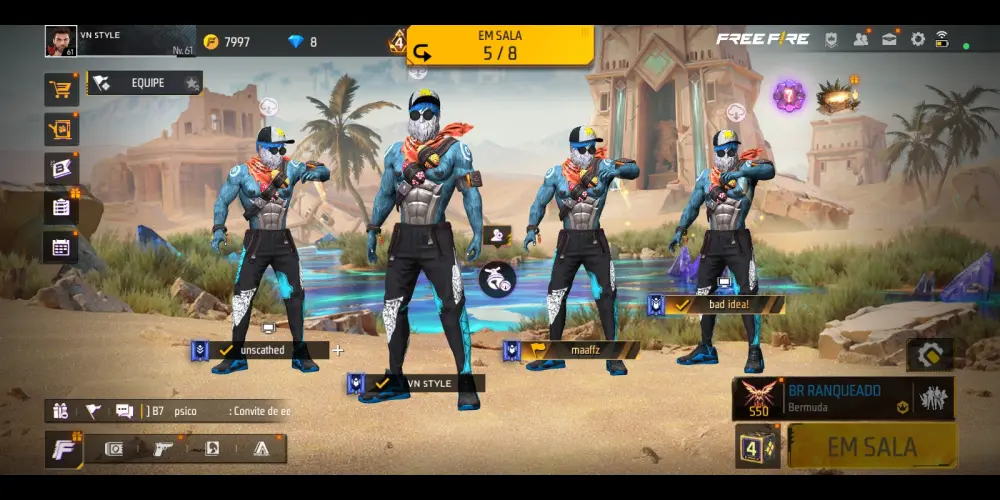The image size is (1000, 500).
Task: Select the unscathed player name tag
Action: tap(262, 351)
